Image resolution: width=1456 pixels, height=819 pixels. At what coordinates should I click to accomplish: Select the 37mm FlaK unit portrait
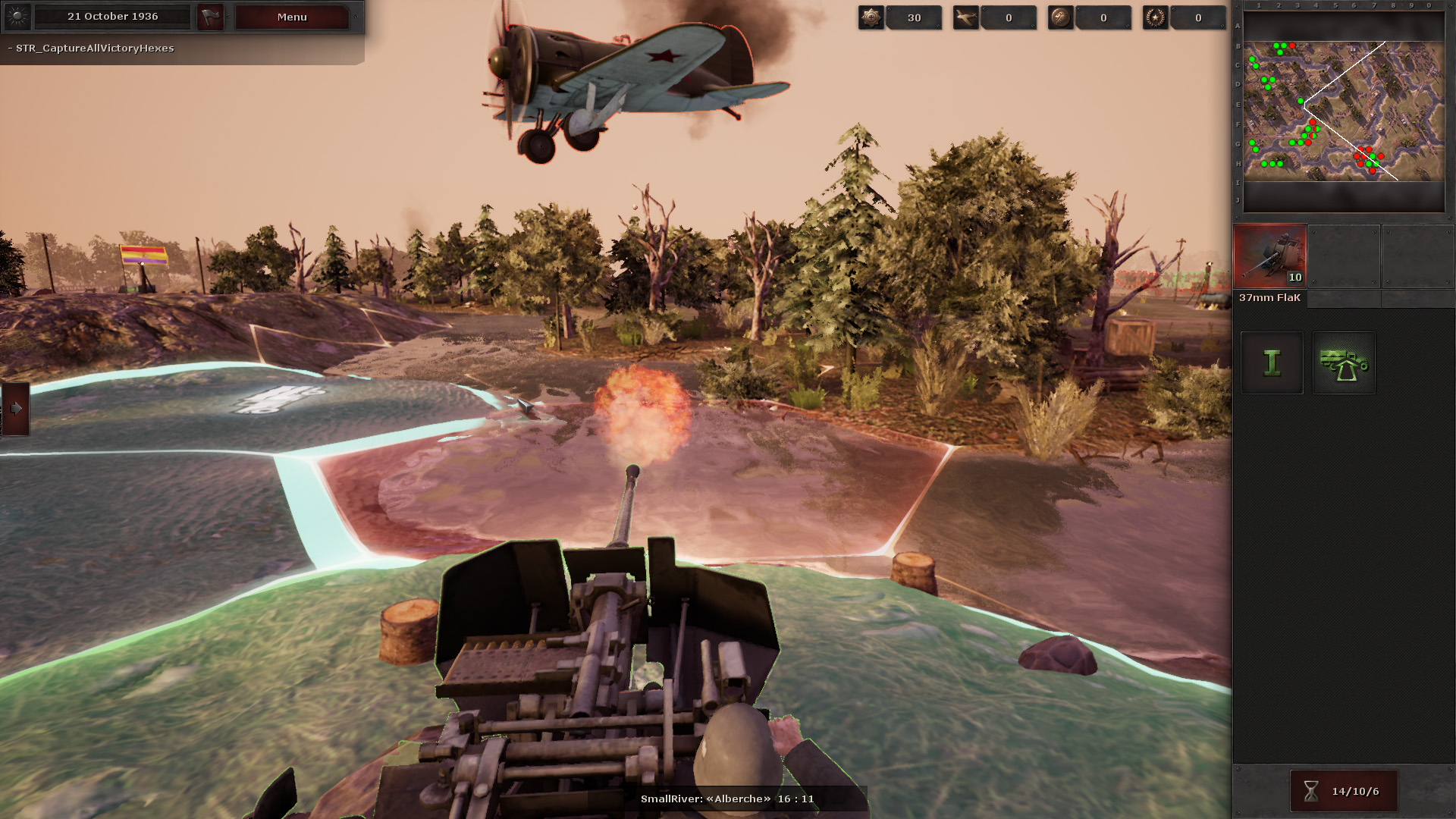coord(1269,256)
